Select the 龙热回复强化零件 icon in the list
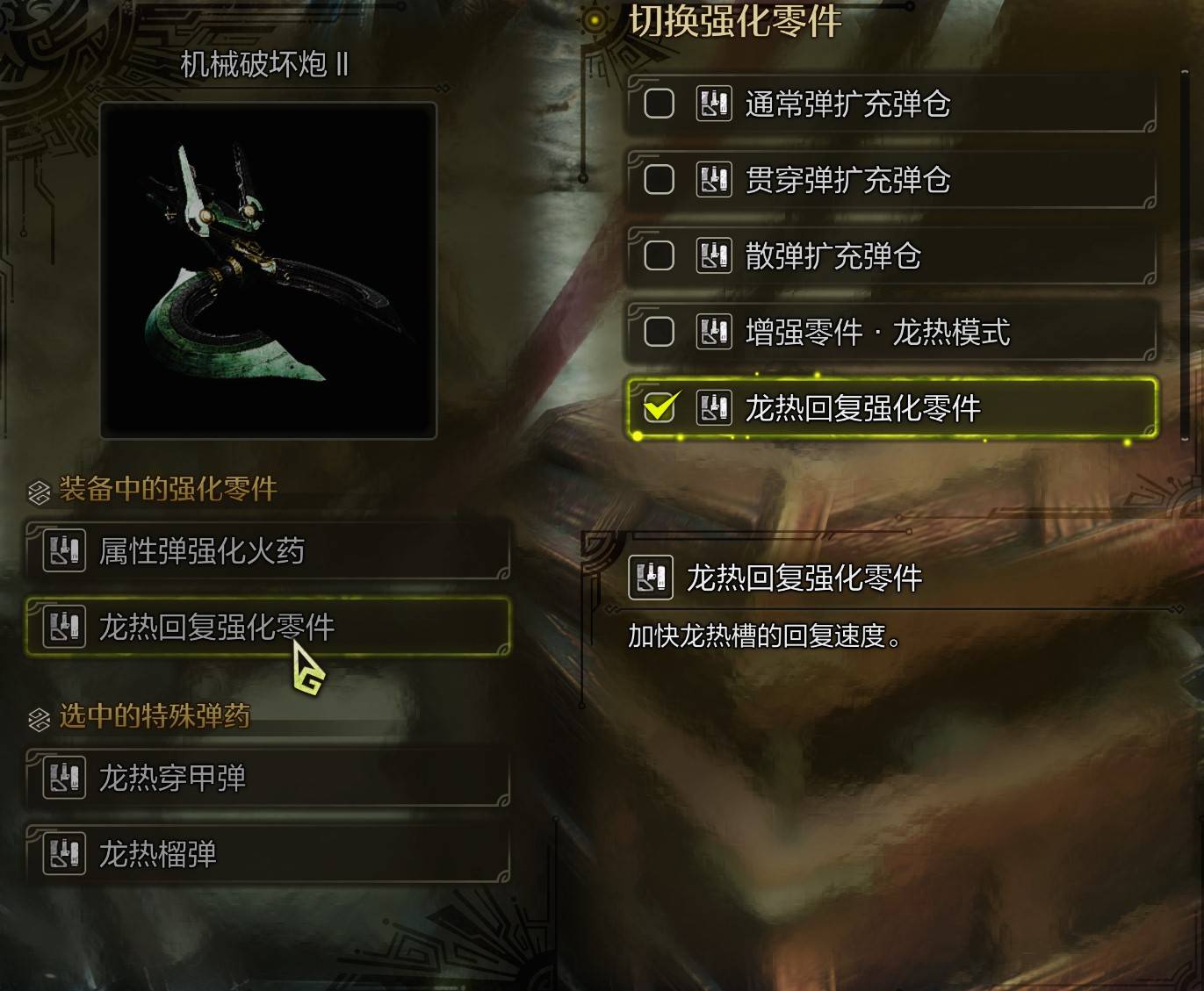 [x=713, y=407]
